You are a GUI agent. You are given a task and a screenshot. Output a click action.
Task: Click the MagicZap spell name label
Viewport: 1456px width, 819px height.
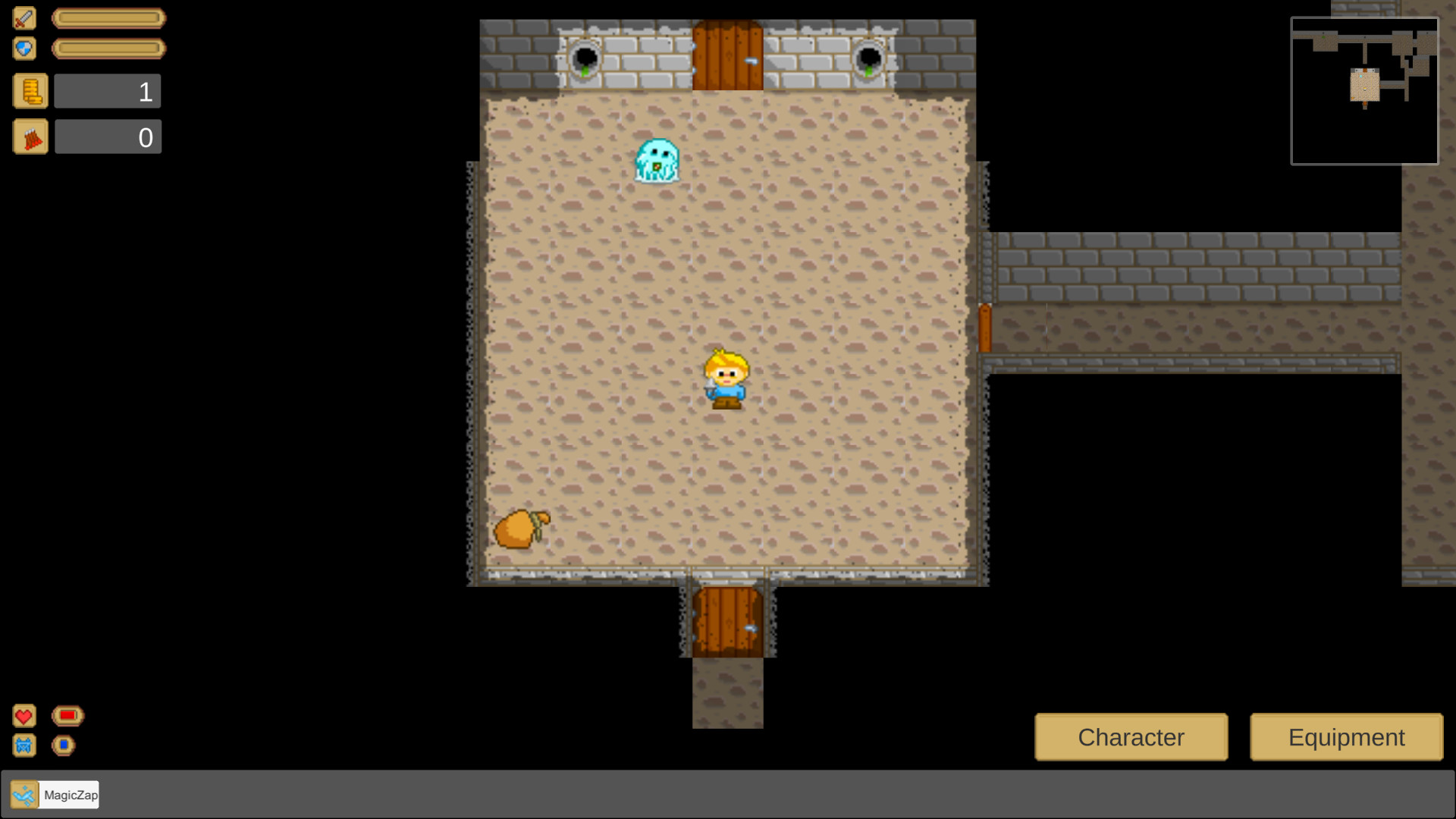(70, 795)
